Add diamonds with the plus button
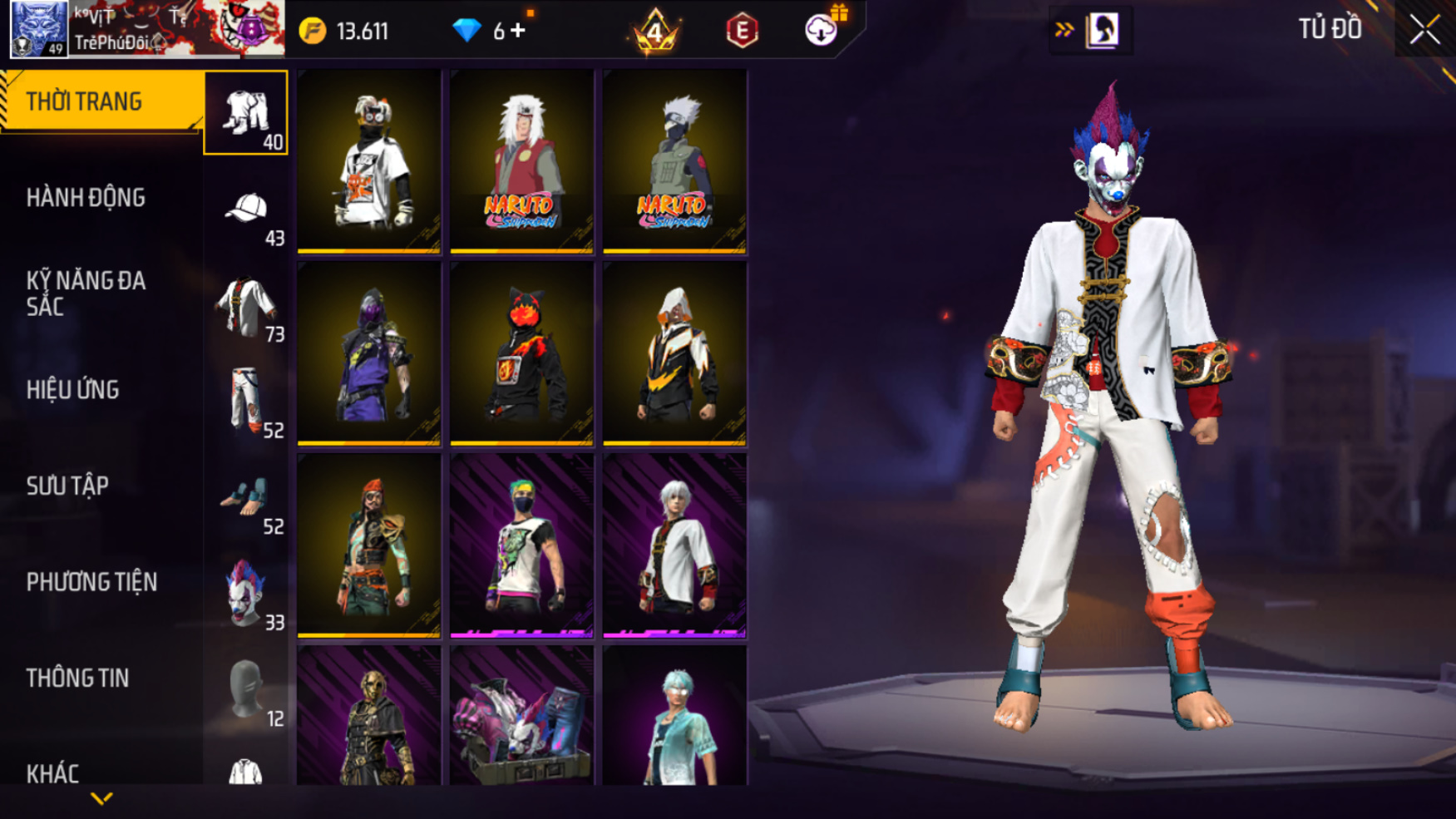The width and height of the screenshot is (1456, 819). coord(518,31)
